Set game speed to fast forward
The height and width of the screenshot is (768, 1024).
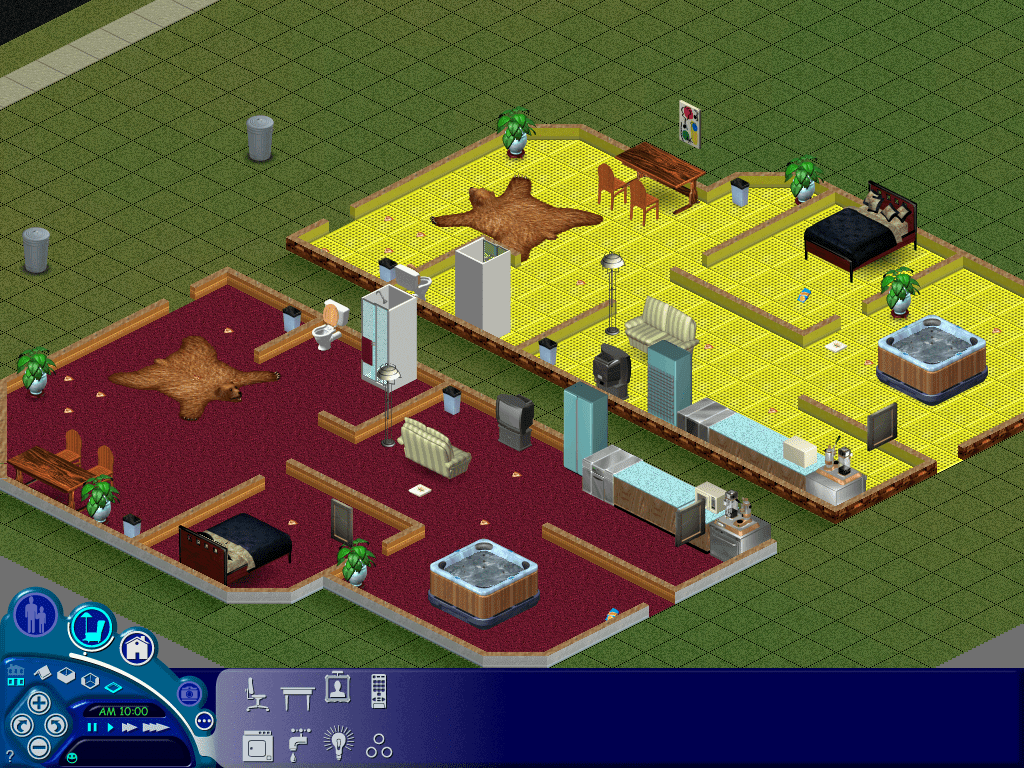pos(128,728)
